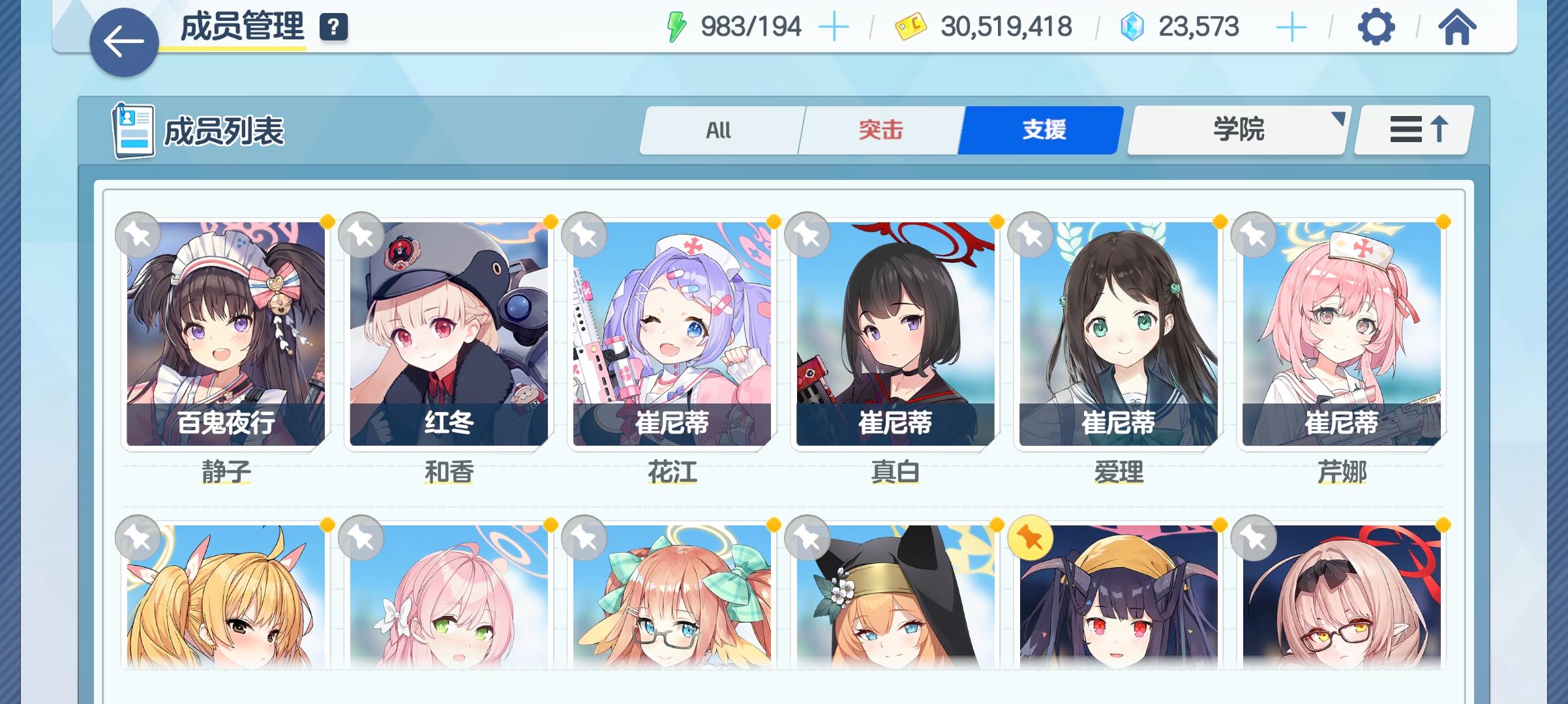
Task: Purchase gems via the plus button
Action: click(1292, 27)
